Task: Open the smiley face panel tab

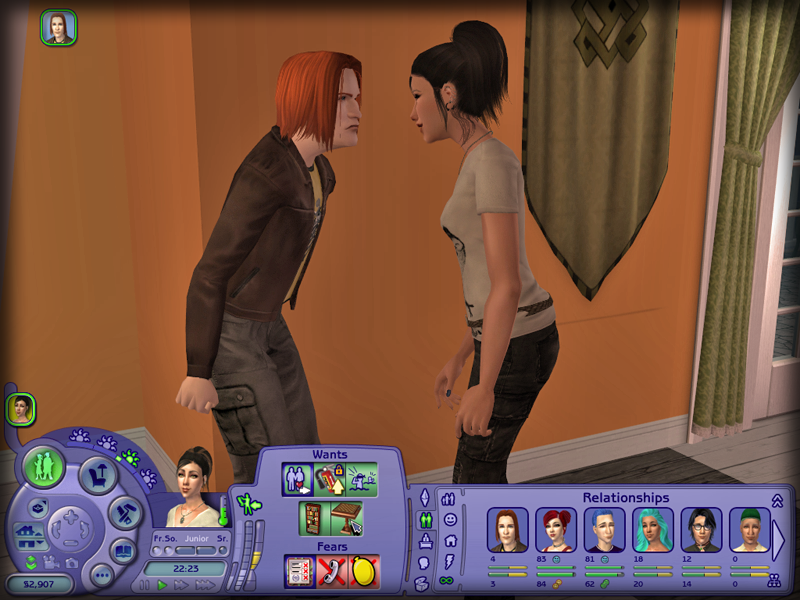Action: click(x=450, y=520)
